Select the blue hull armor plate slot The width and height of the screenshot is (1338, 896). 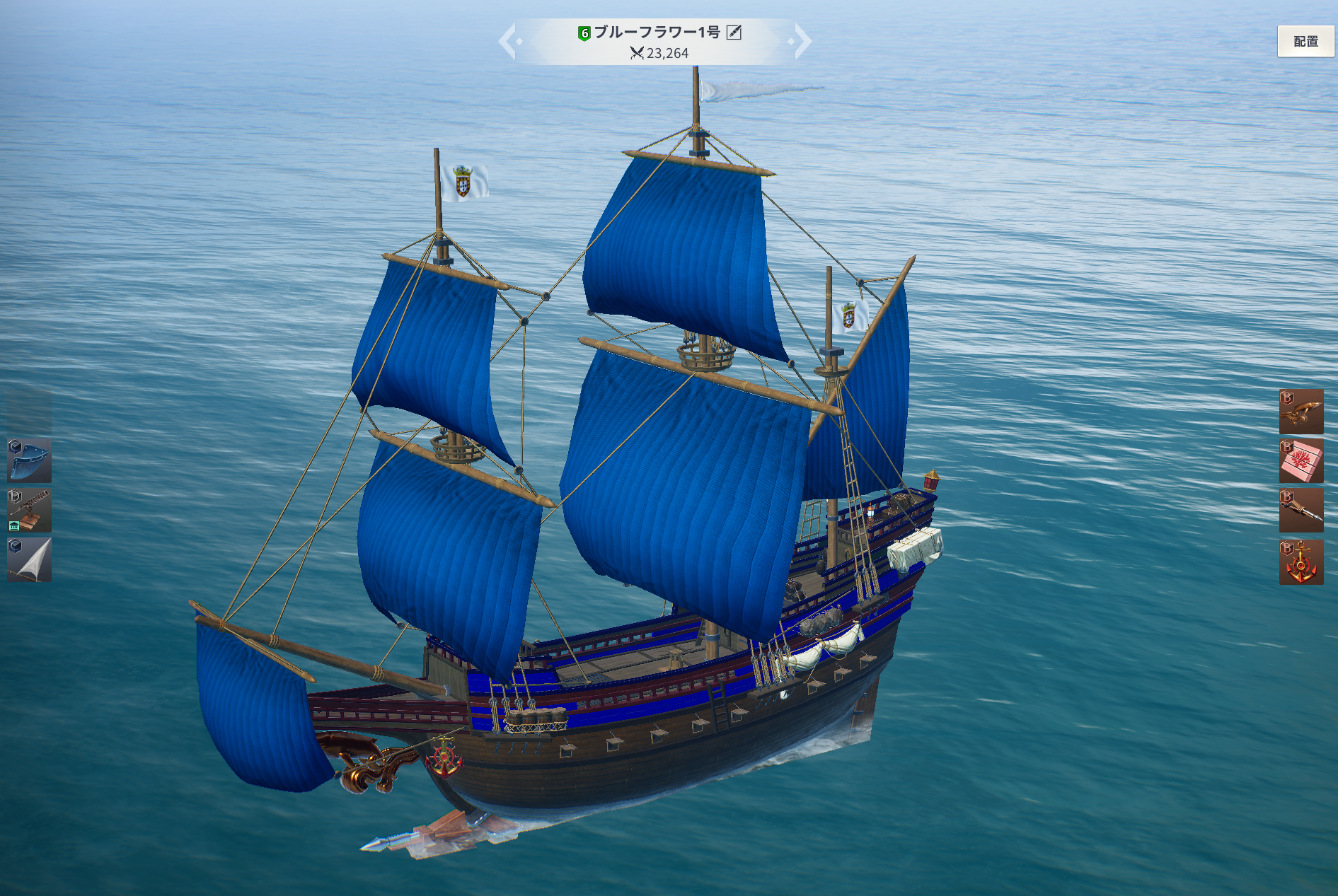[30, 460]
